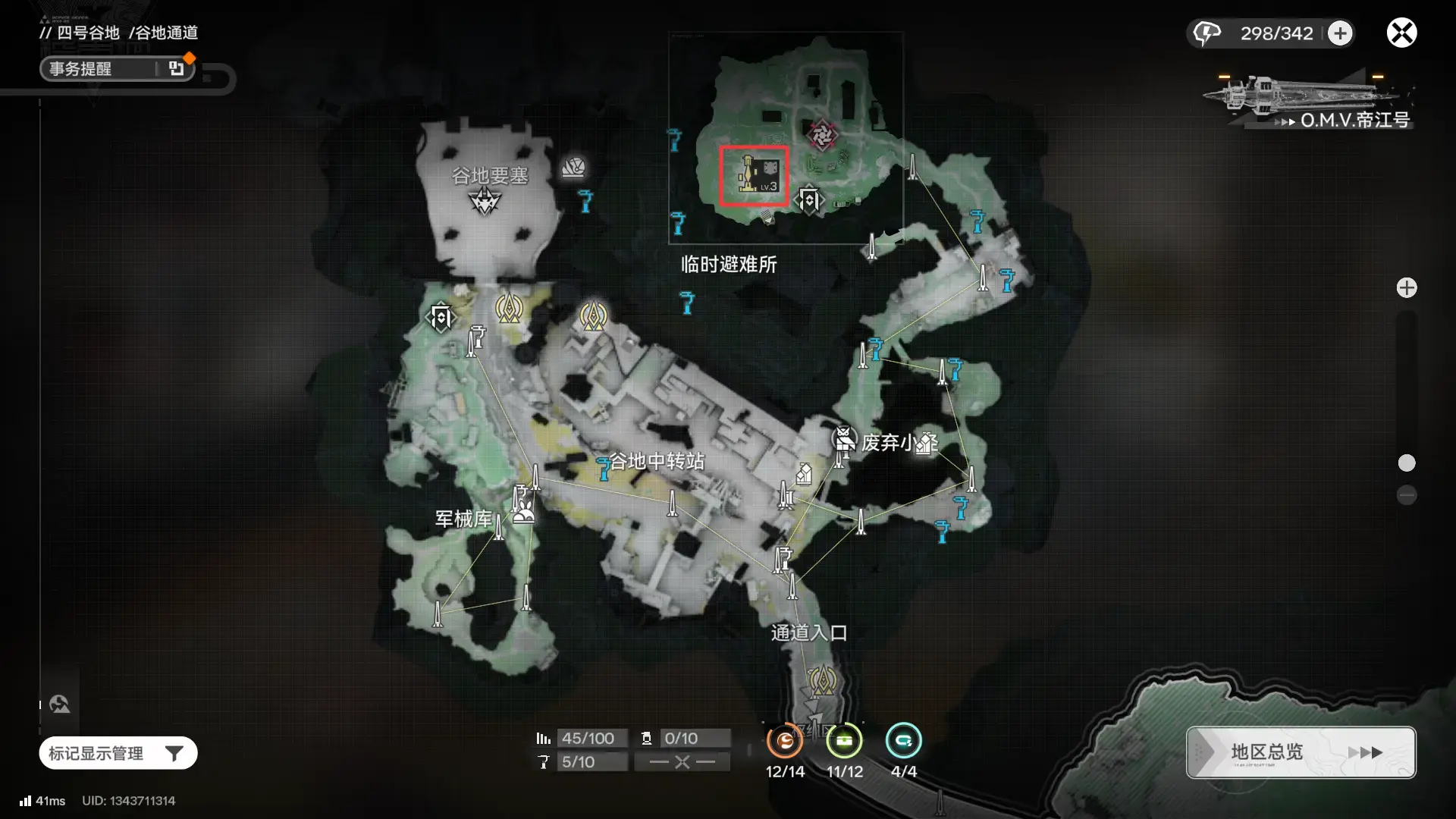Select the 通道入口 location label

[x=808, y=632]
